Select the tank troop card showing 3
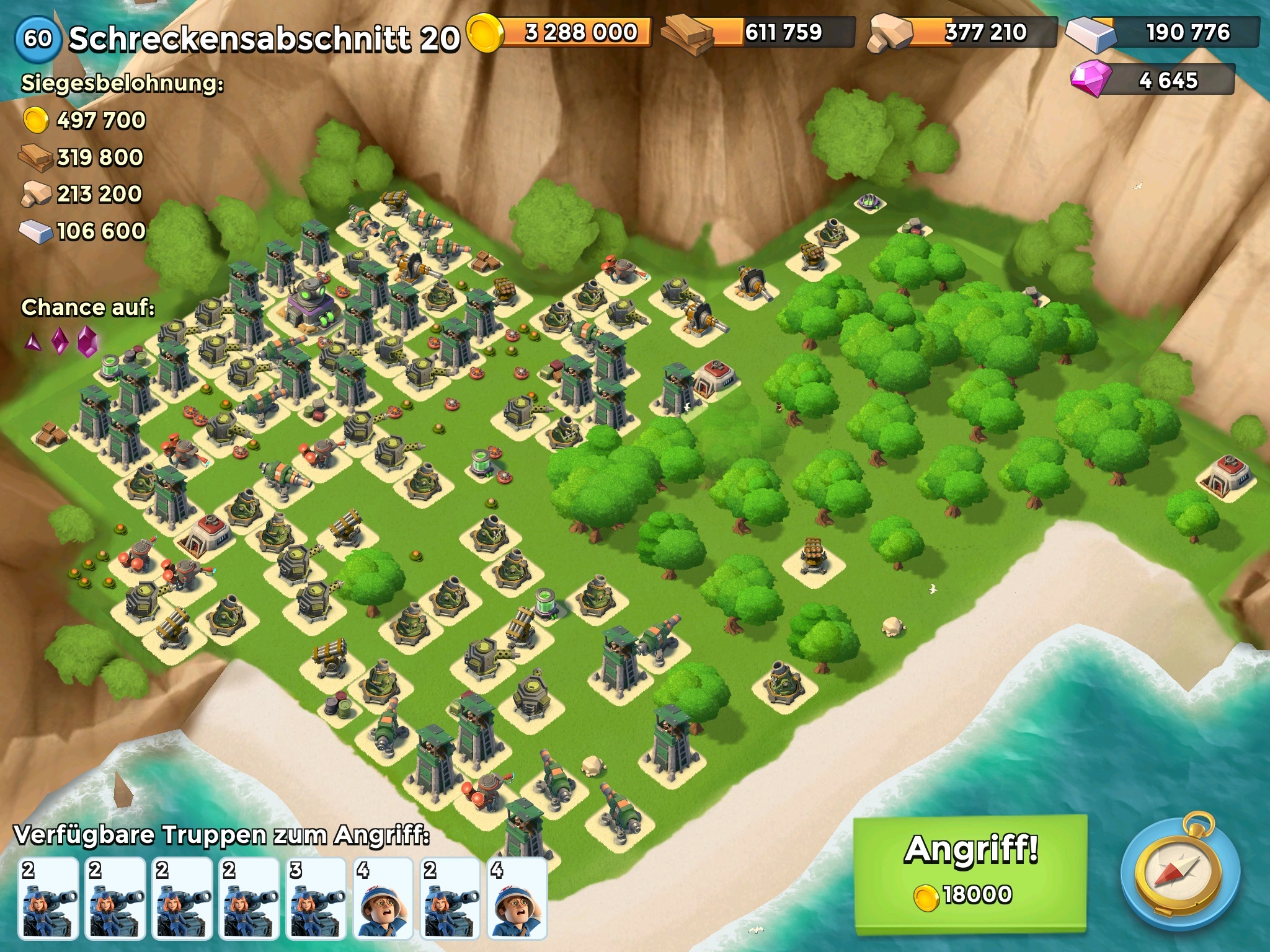 point(316,899)
